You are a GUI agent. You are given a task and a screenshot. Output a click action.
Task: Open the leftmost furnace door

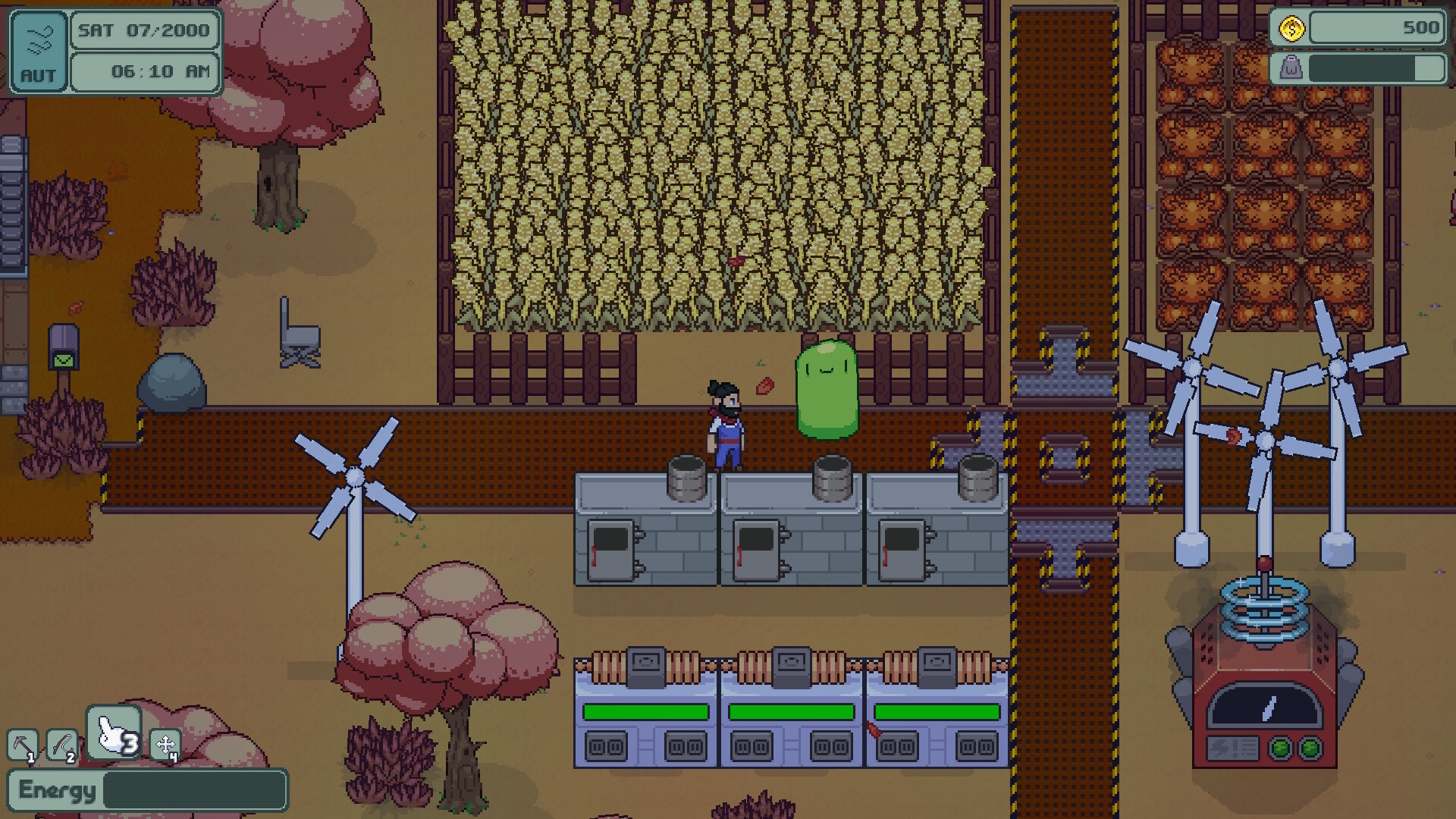coord(611,550)
